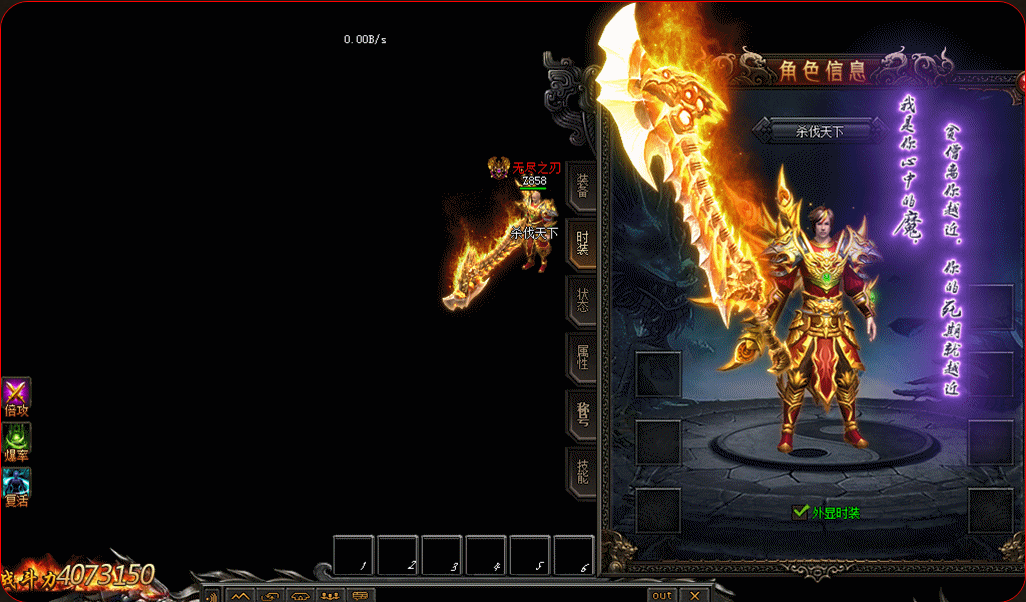Switch to the 称号 title tab
The width and height of the screenshot is (1026, 602).
pyautogui.click(x=582, y=413)
